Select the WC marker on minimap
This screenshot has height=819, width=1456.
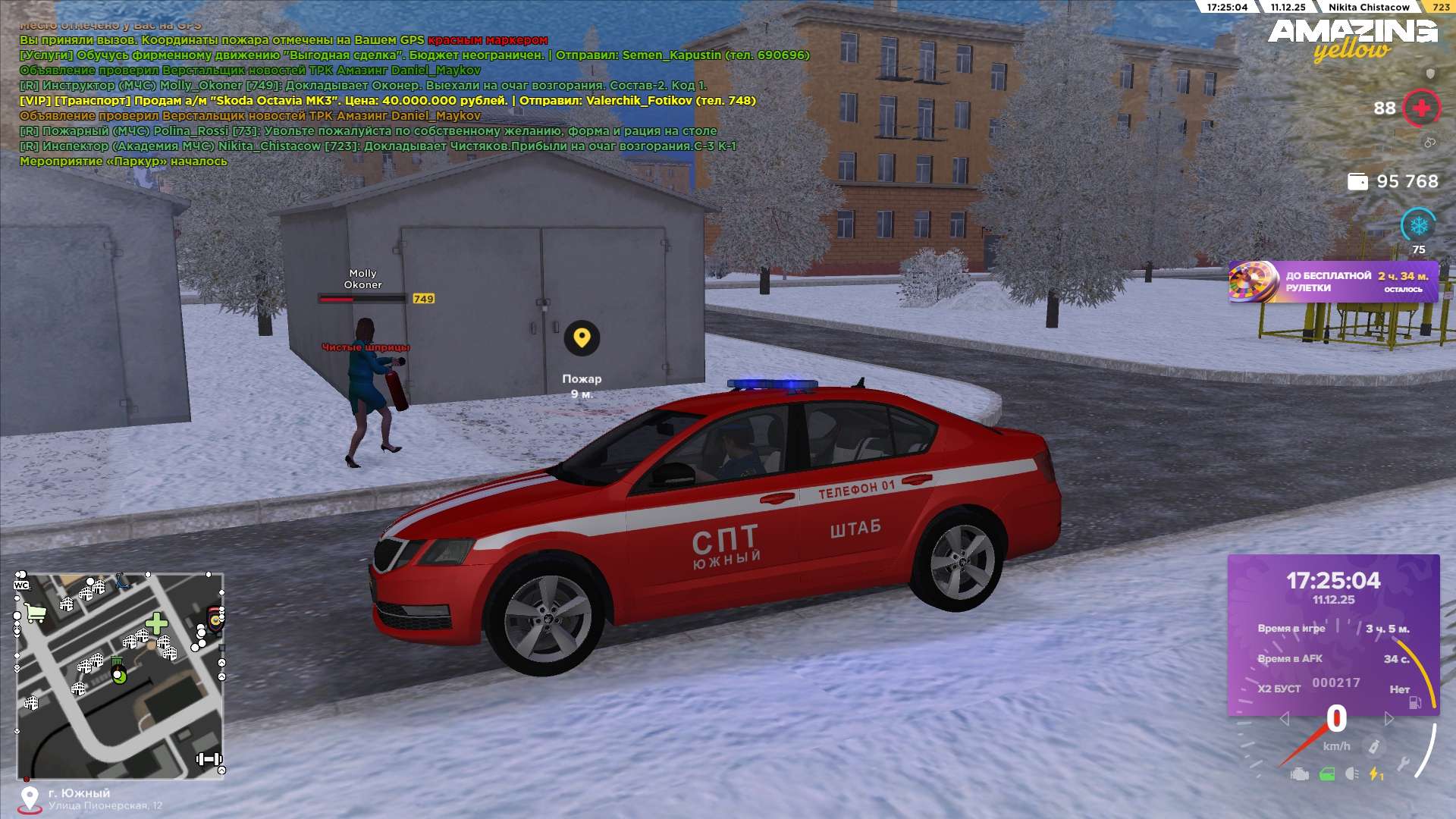click(x=21, y=585)
